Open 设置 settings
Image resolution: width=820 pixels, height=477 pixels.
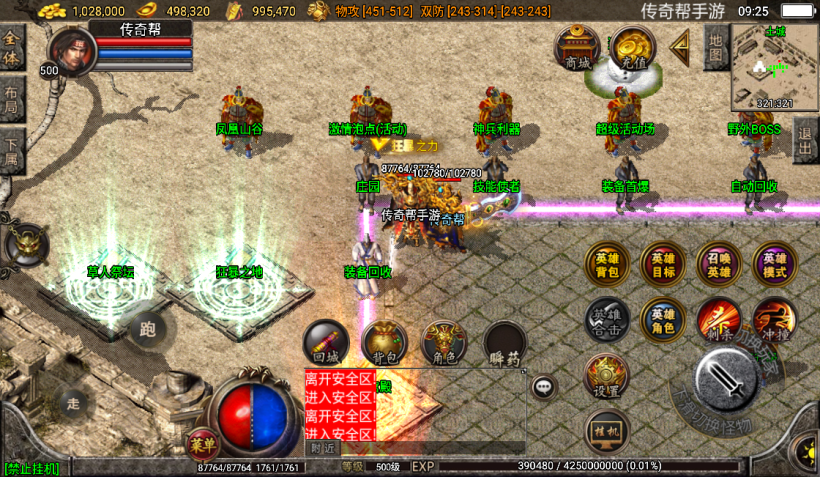606,376
